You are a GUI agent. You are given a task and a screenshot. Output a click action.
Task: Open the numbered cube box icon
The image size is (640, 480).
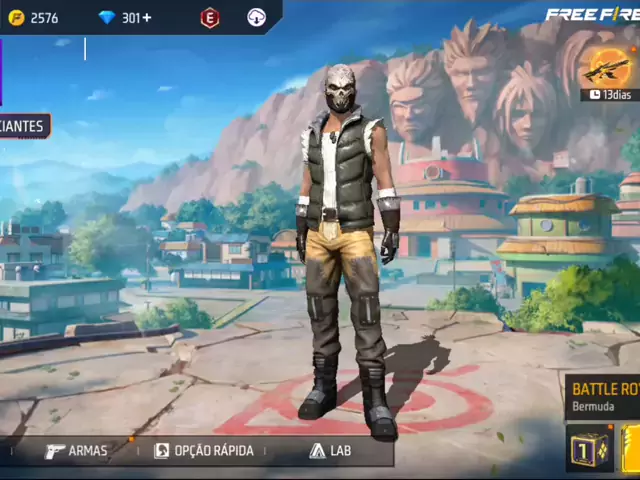click(589, 448)
